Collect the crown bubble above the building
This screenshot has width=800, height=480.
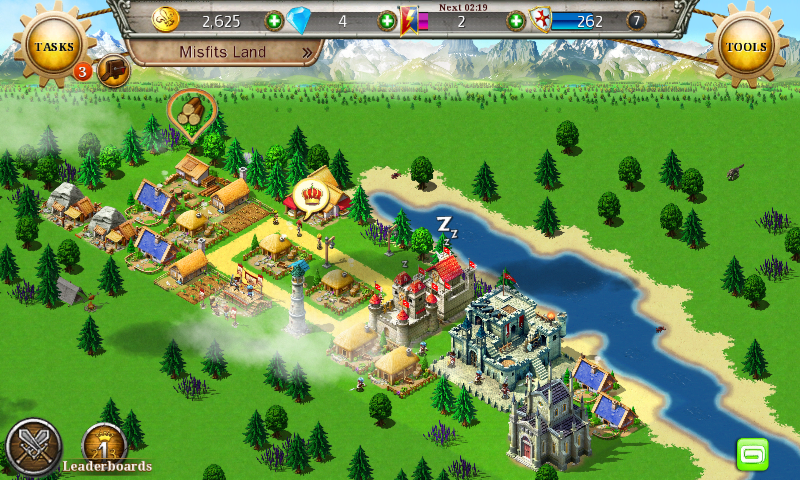311,195
